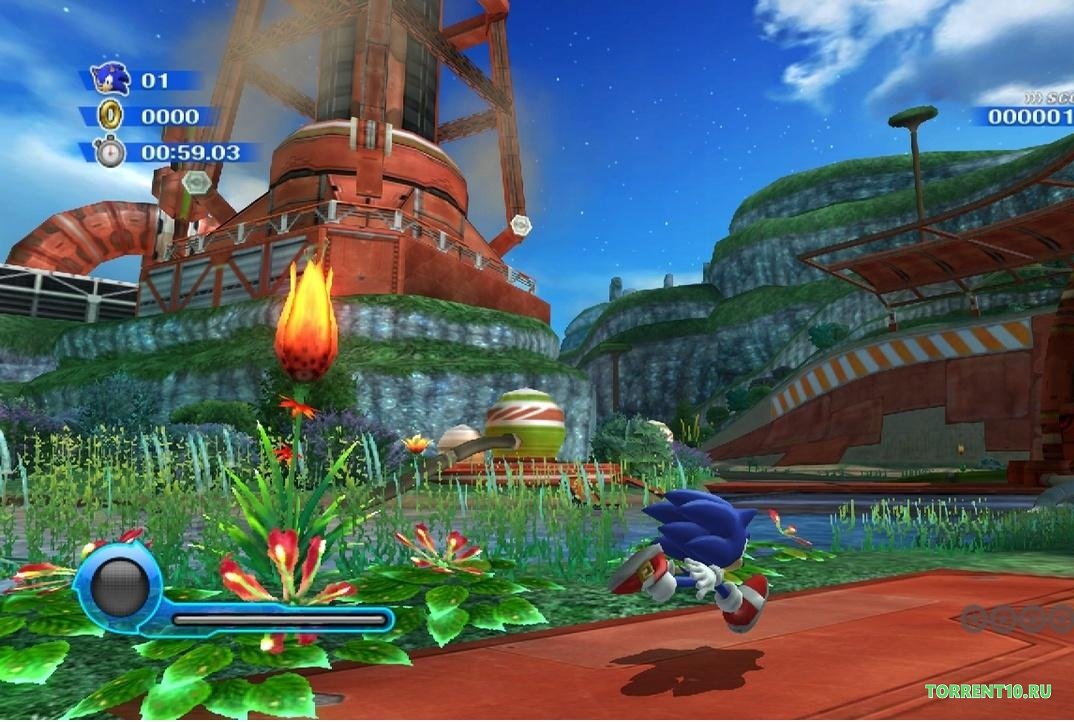Activate the empty Wisp power orb

point(118,587)
